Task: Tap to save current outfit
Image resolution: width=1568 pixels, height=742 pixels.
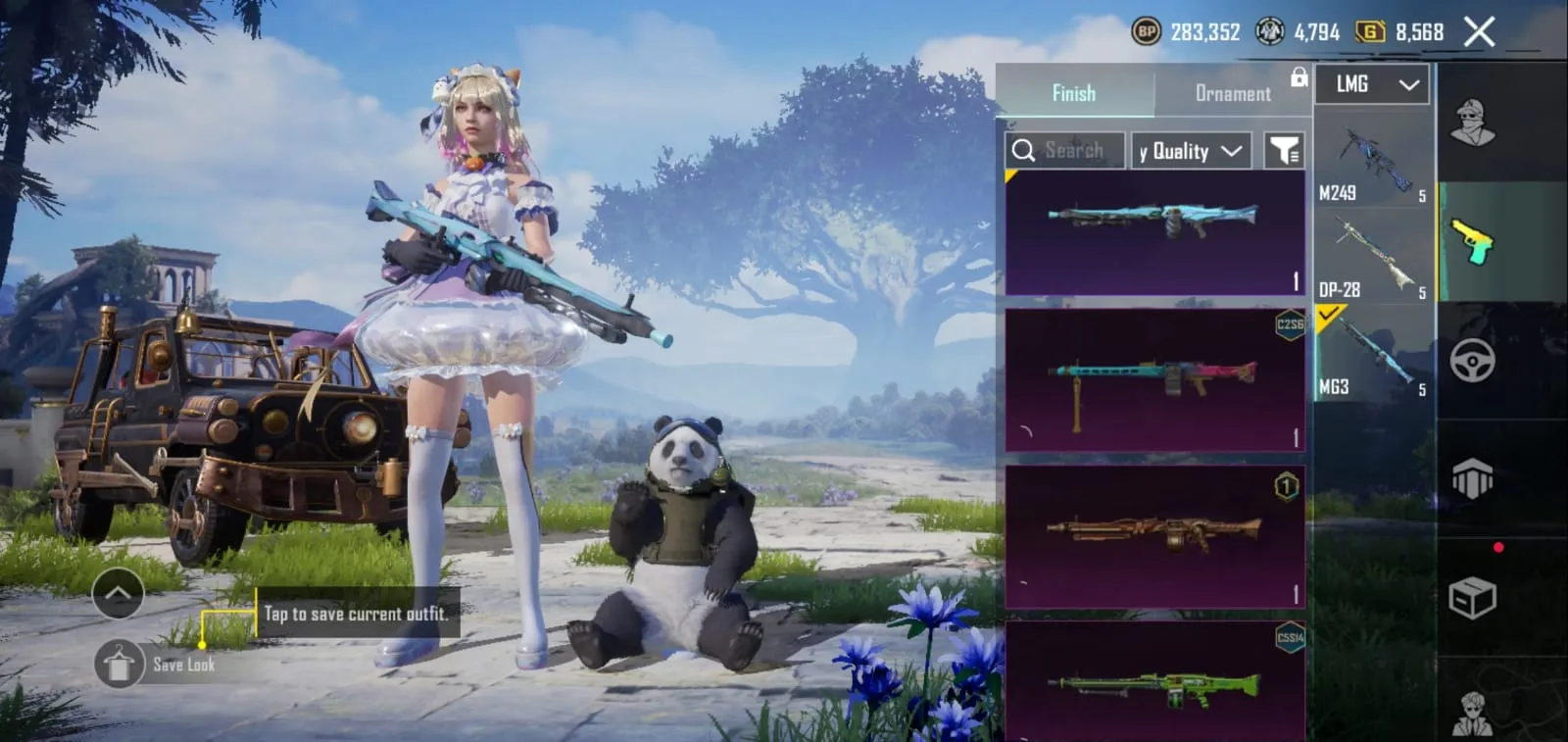Action: click(x=356, y=614)
